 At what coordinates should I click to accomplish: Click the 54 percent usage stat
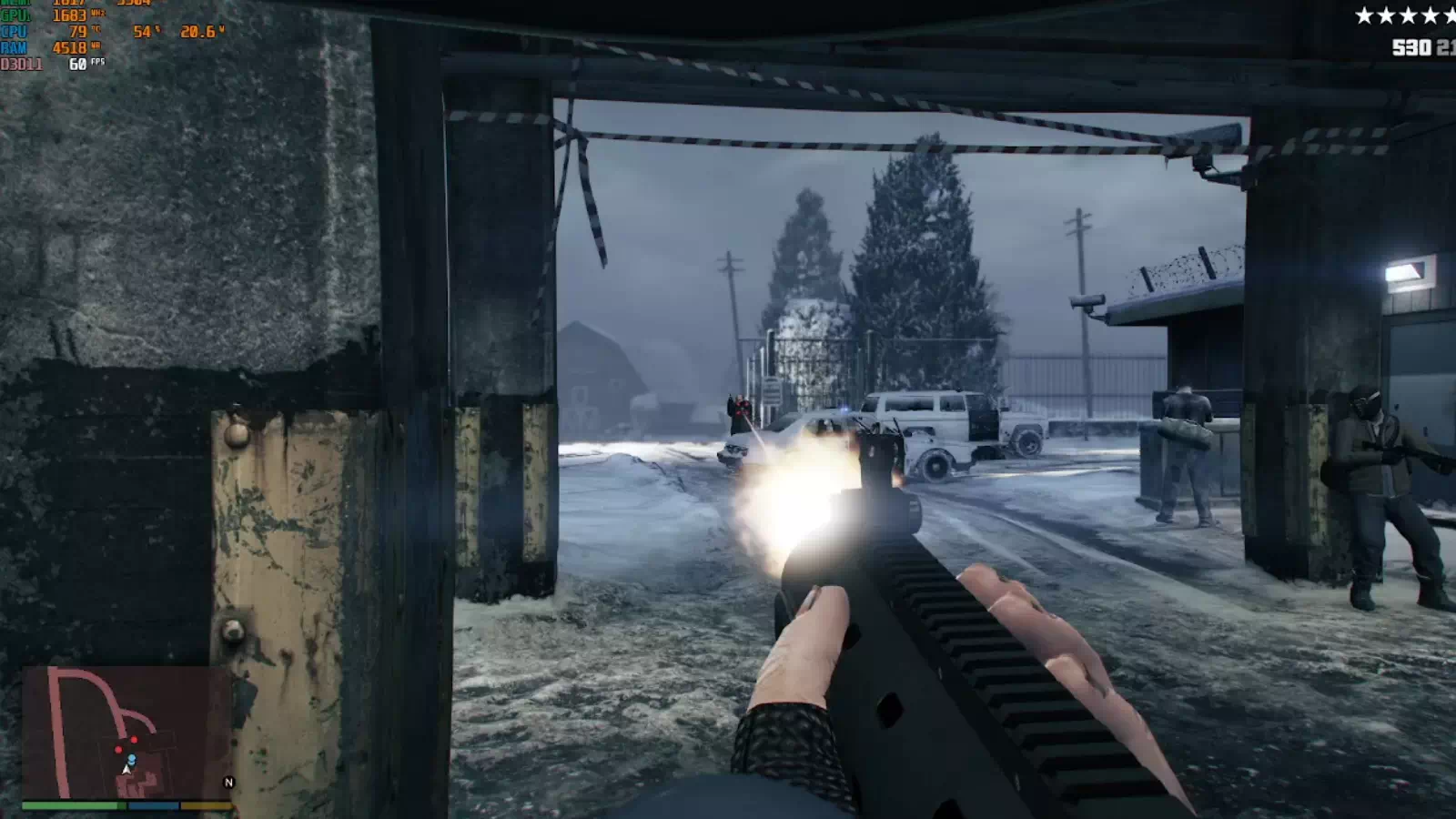pos(143,32)
